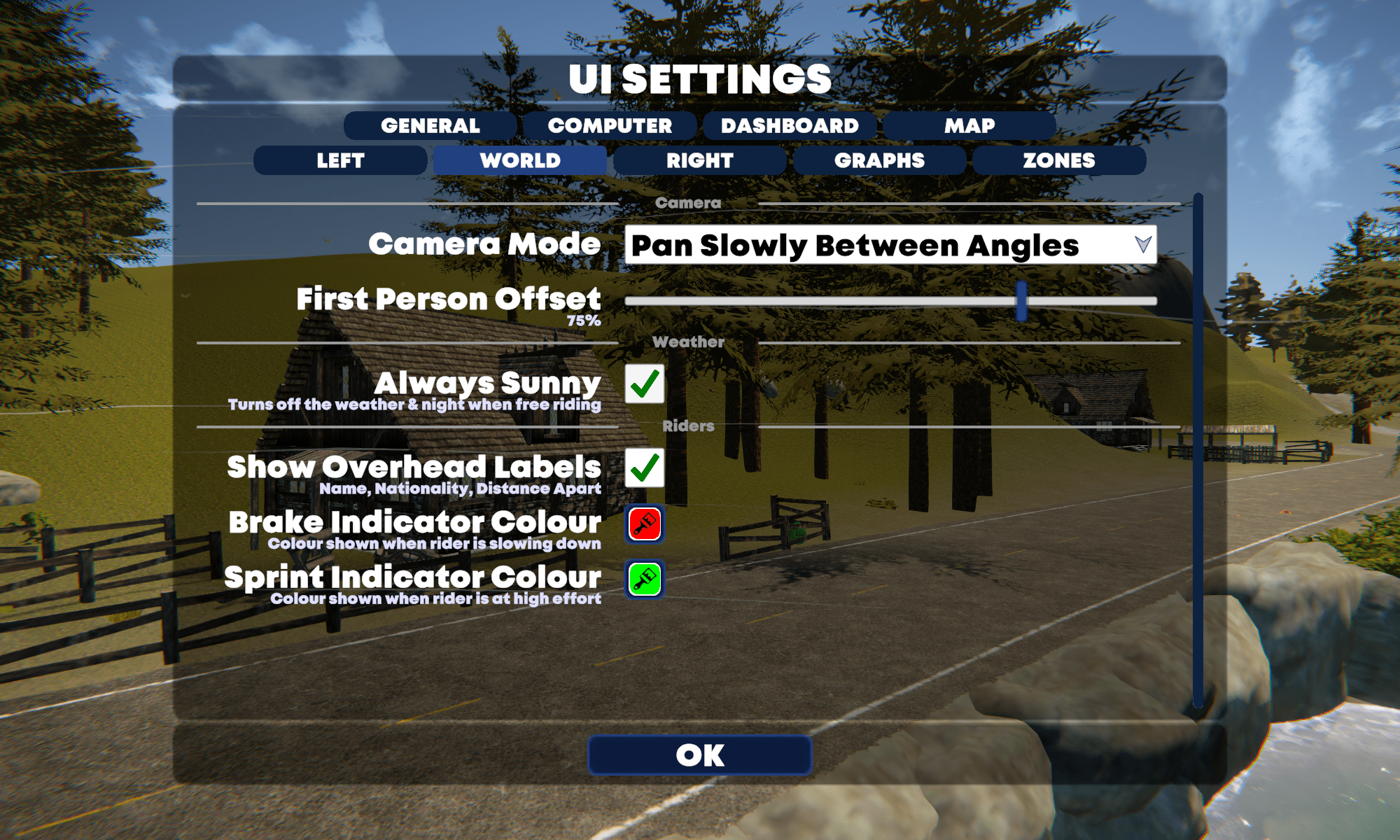Image resolution: width=1400 pixels, height=840 pixels.
Task: Uncheck Show Overhead Labels
Action: [645, 468]
